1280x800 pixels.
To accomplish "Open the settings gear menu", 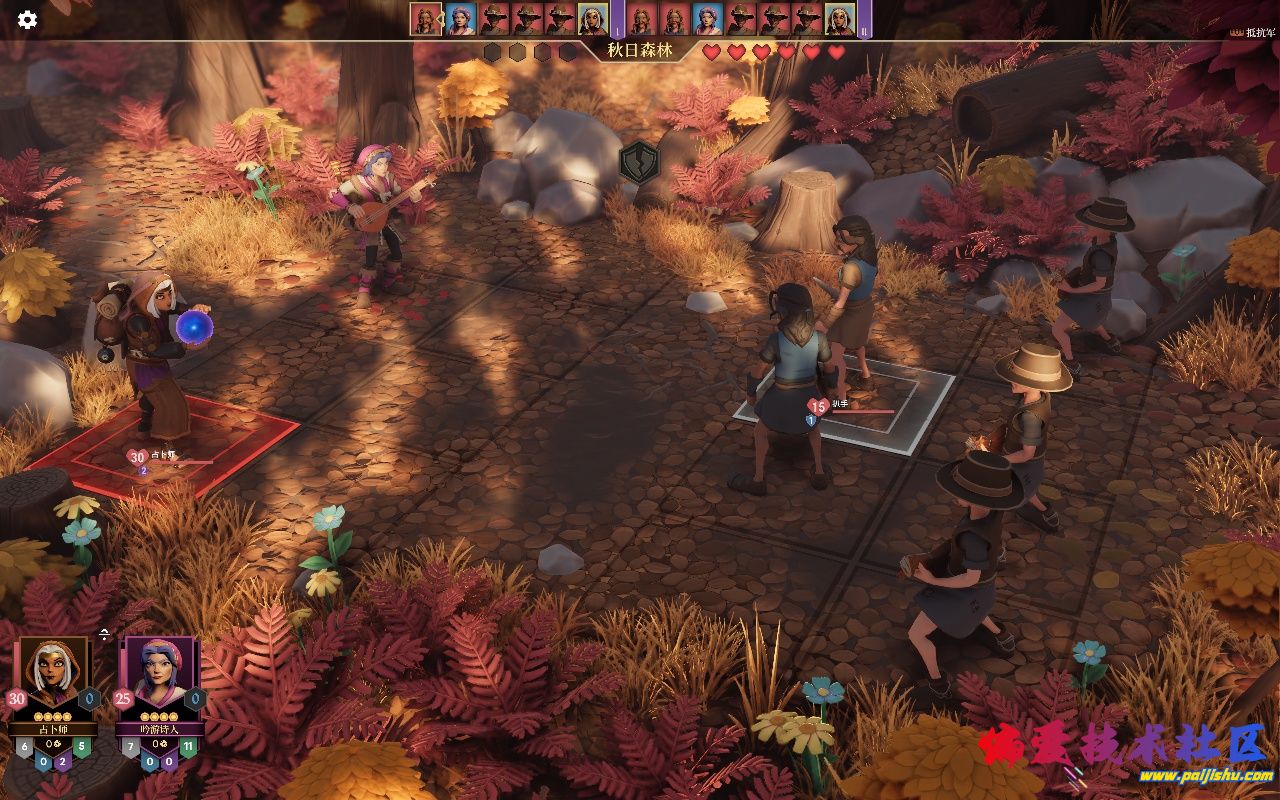I will (27, 19).
